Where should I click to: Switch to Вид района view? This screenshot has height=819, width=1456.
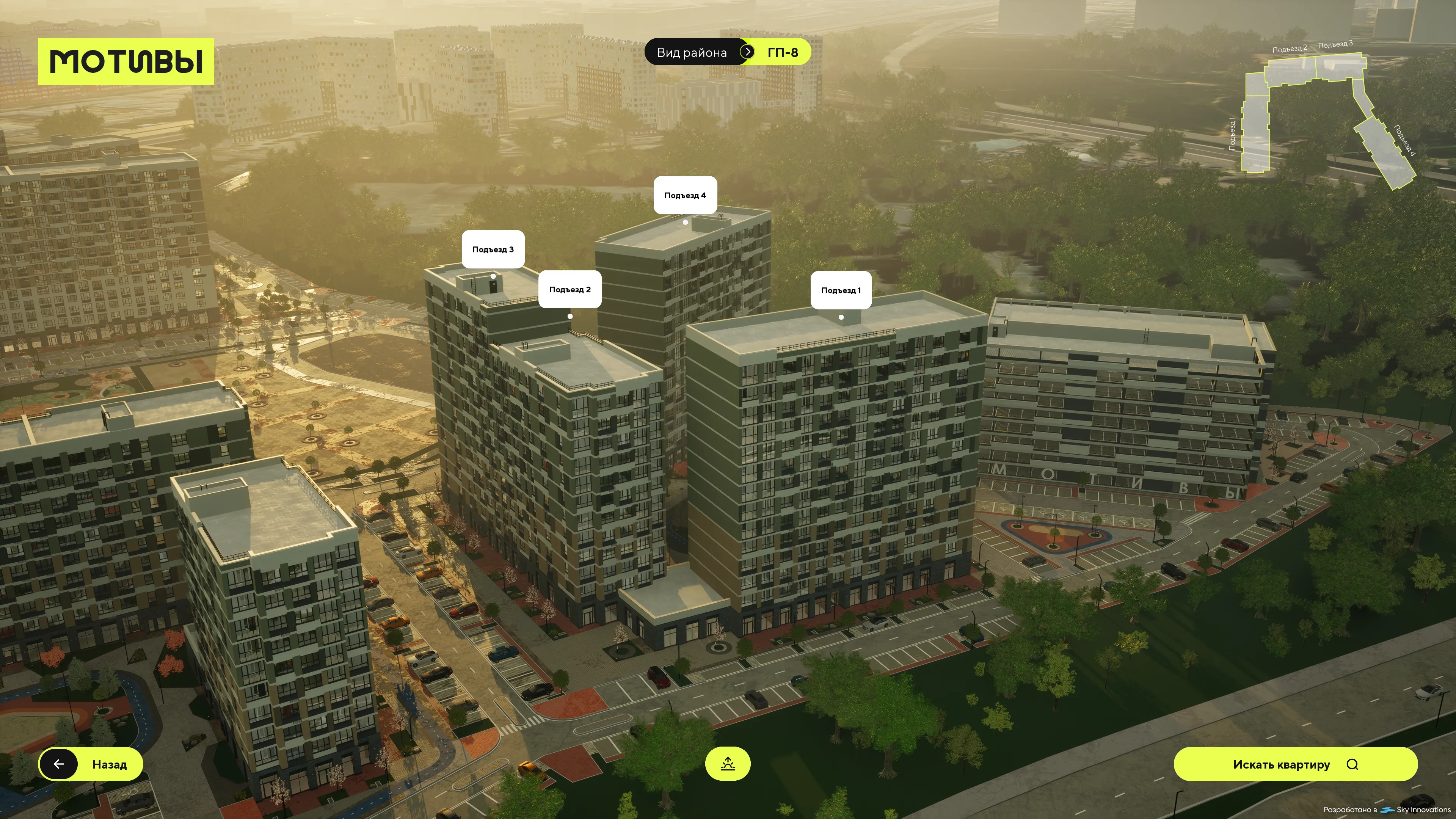(691, 53)
